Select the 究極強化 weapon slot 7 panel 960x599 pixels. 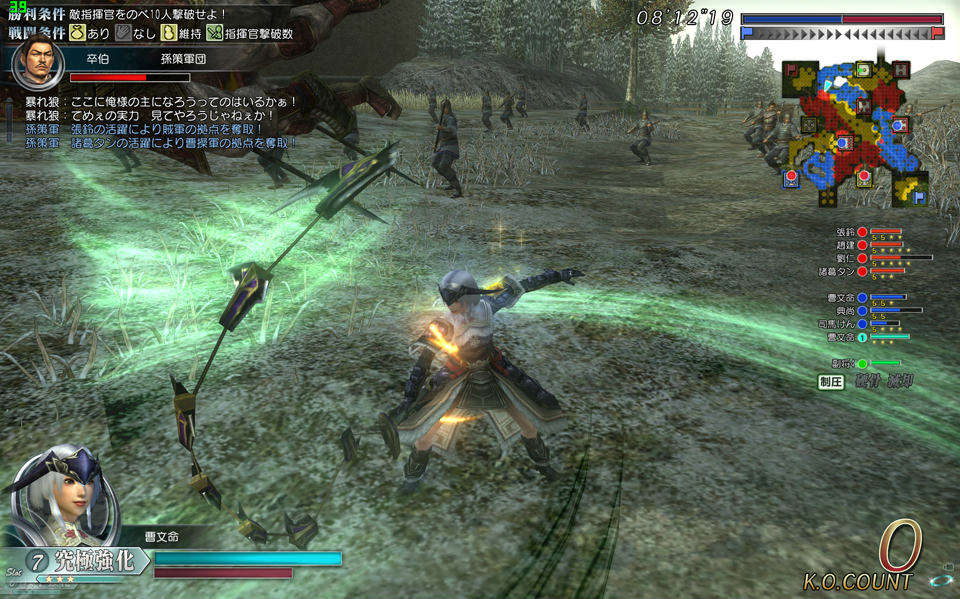[75, 561]
